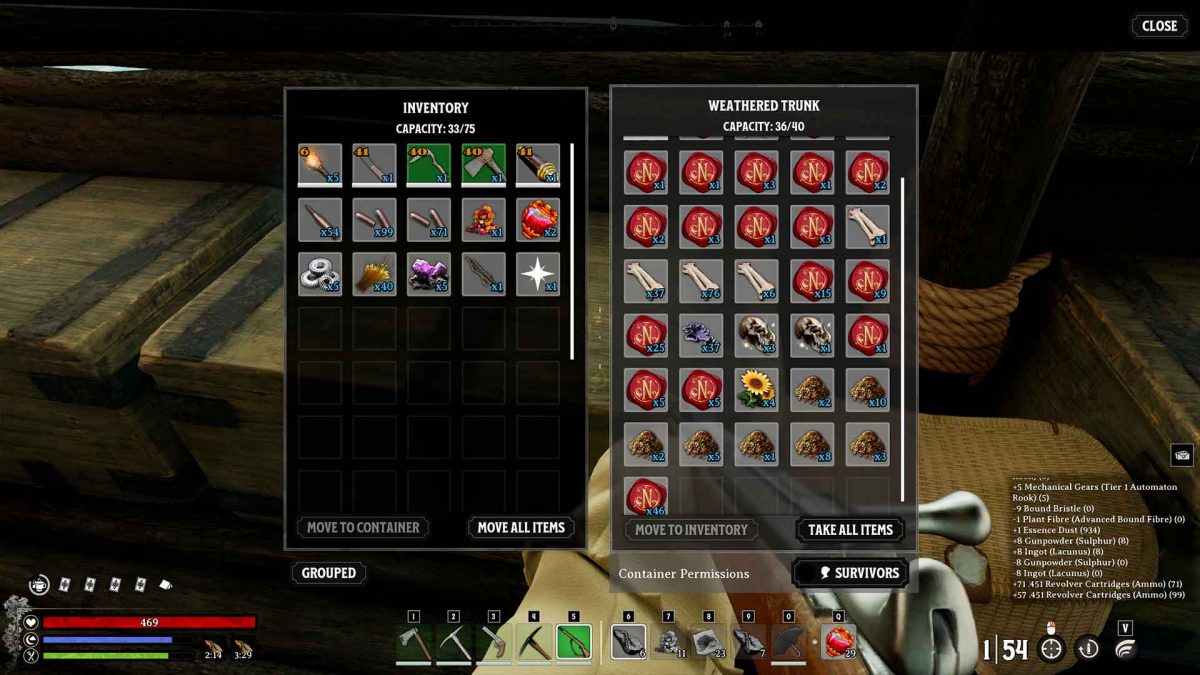Take the x46 red wax seal stack

click(646, 493)
